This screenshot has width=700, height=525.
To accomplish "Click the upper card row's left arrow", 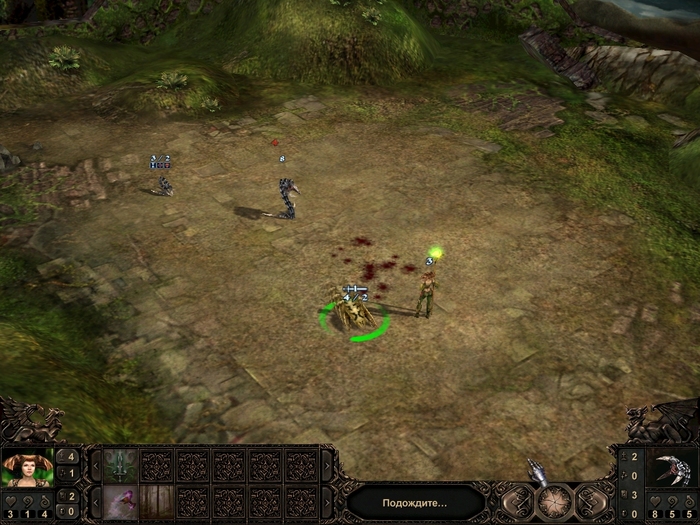I will [97, 465].
